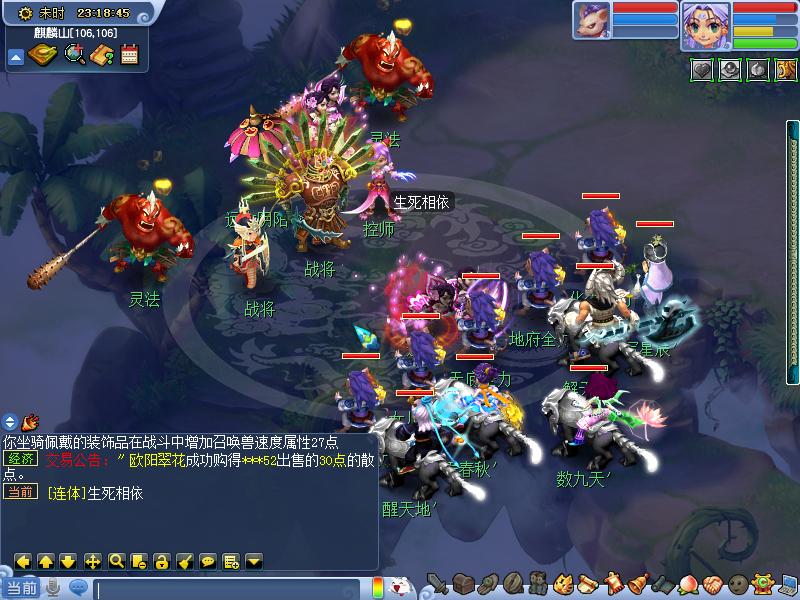Open the treasure chest inventory icon
Screen dimensions: 800x600
pyautogui.click(x=463, y=583)
